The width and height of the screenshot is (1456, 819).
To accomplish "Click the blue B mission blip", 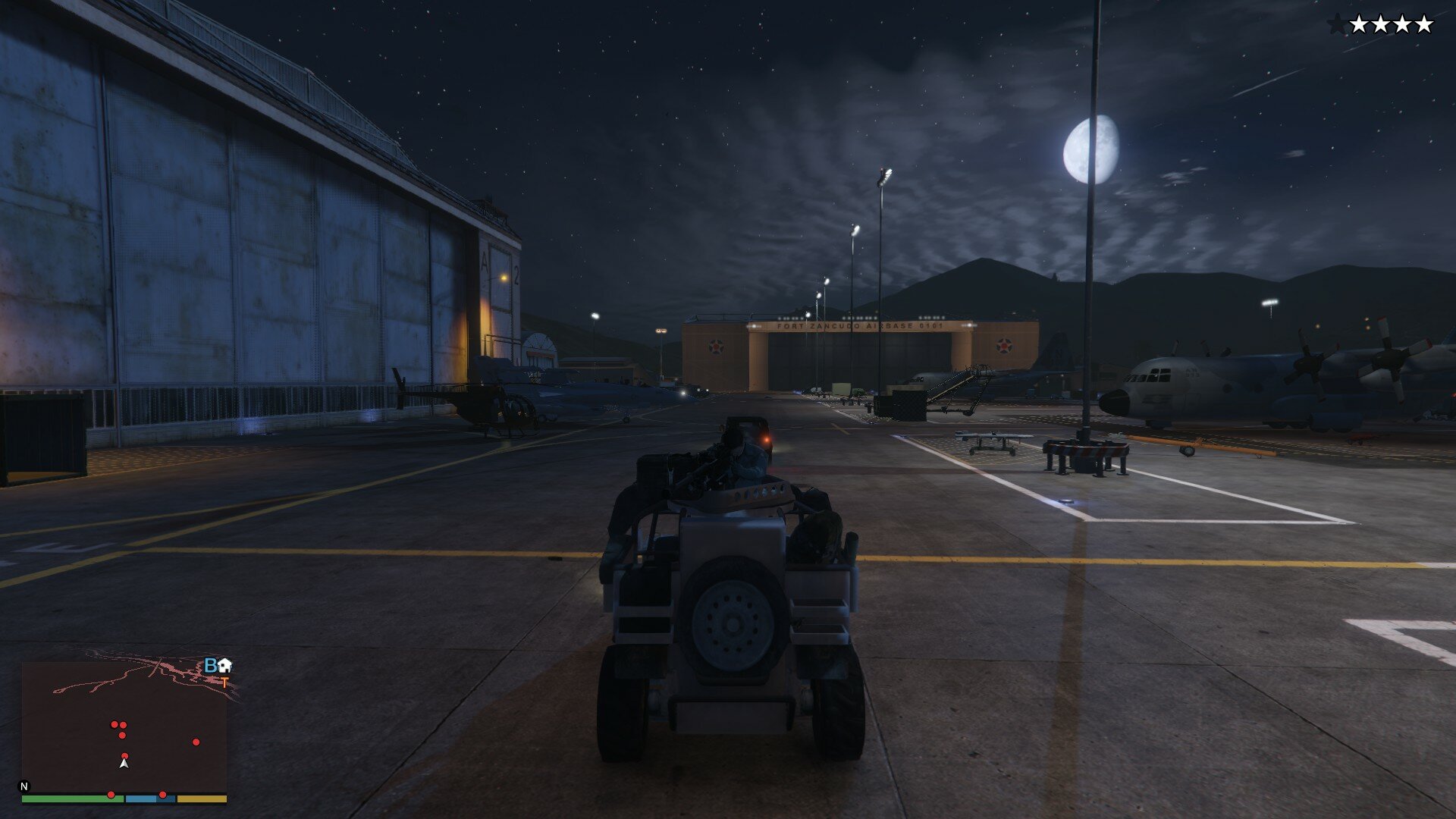I will click(x=211, y=666).
